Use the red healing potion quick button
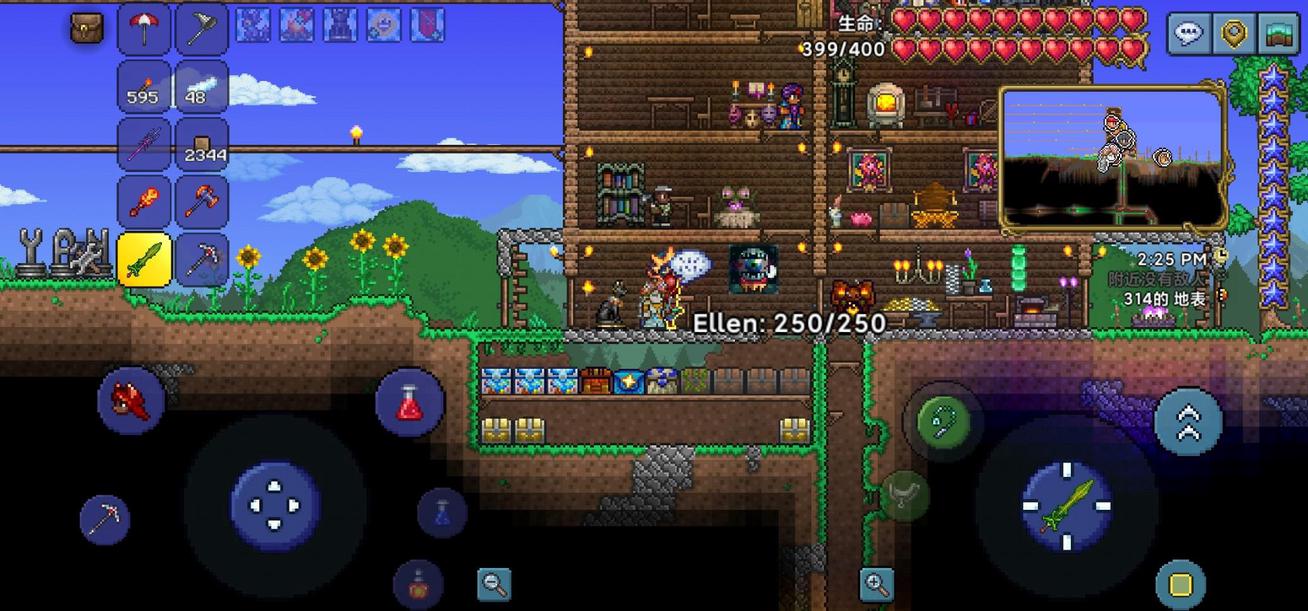The width and height of the screenshot is (1308, 611). tap(409, 402)
